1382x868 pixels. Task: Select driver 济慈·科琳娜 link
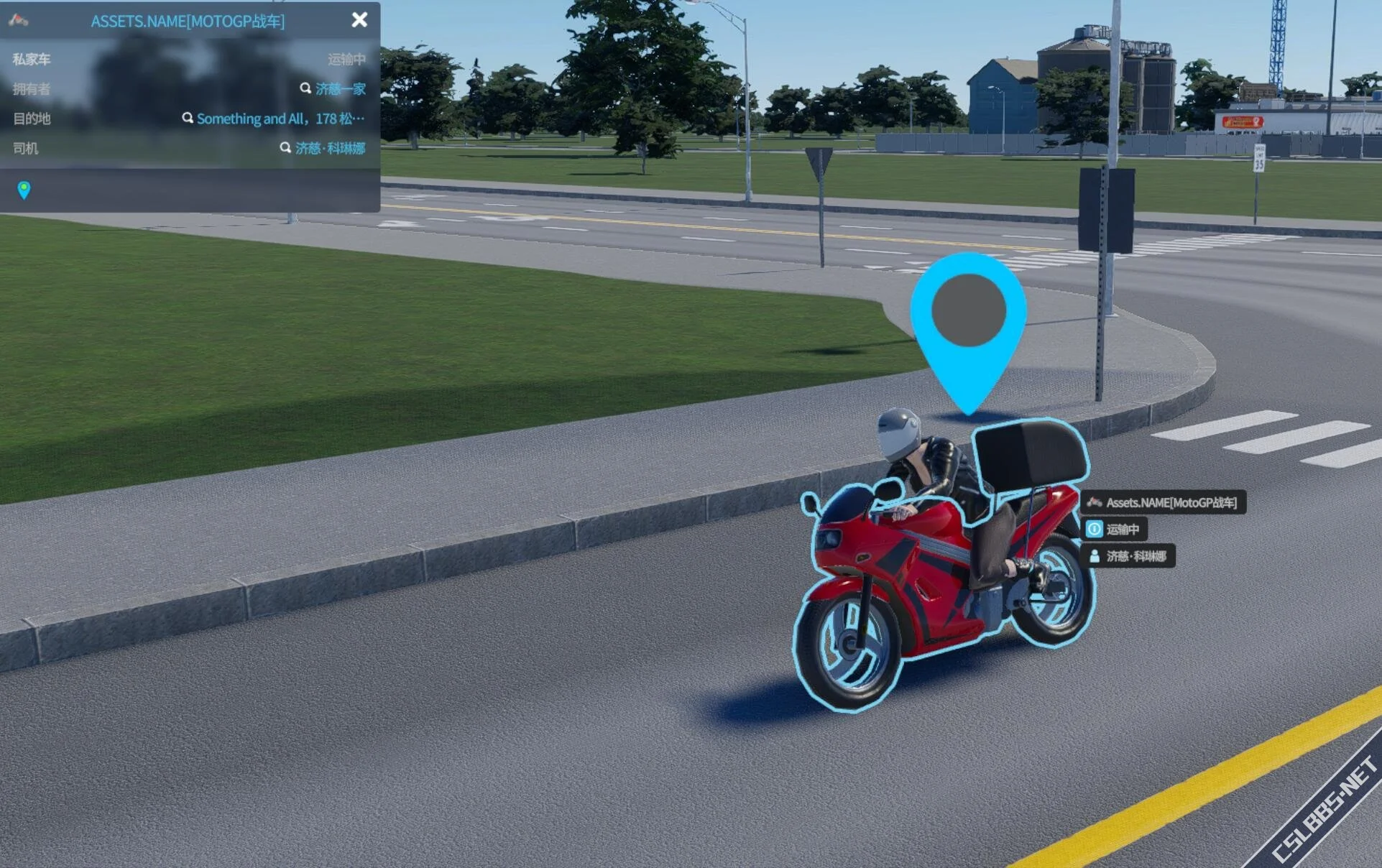[330, 148]
